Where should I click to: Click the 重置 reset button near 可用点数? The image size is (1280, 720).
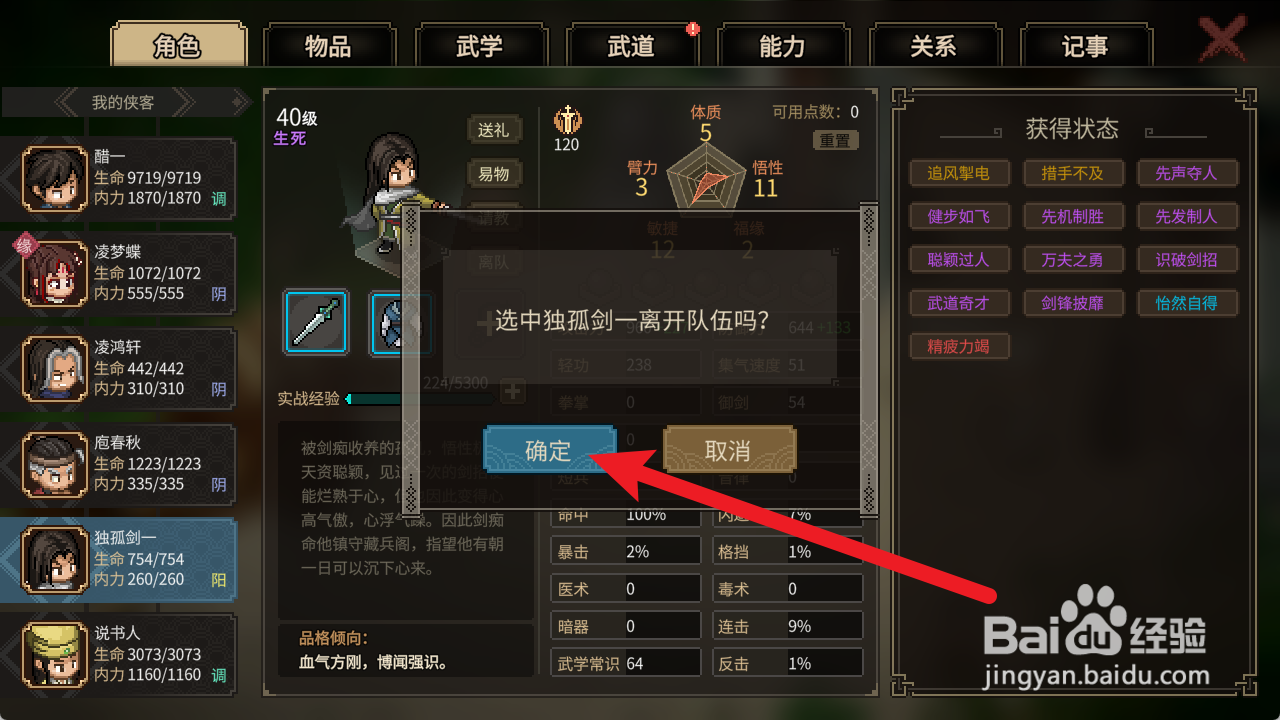coord(834,141)
